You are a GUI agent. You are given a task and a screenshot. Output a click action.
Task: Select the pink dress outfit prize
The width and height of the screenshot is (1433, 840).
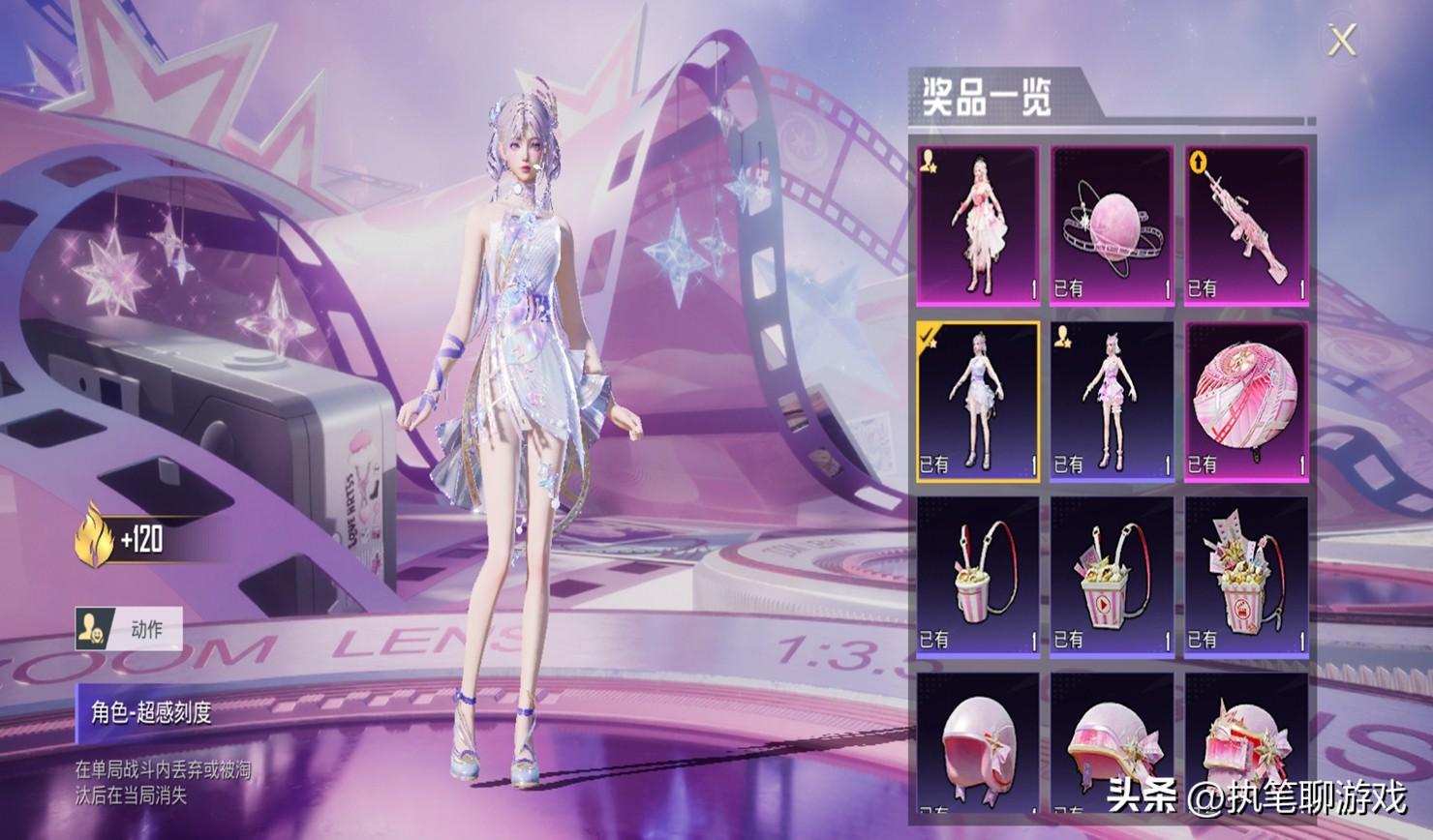[978, 226]
